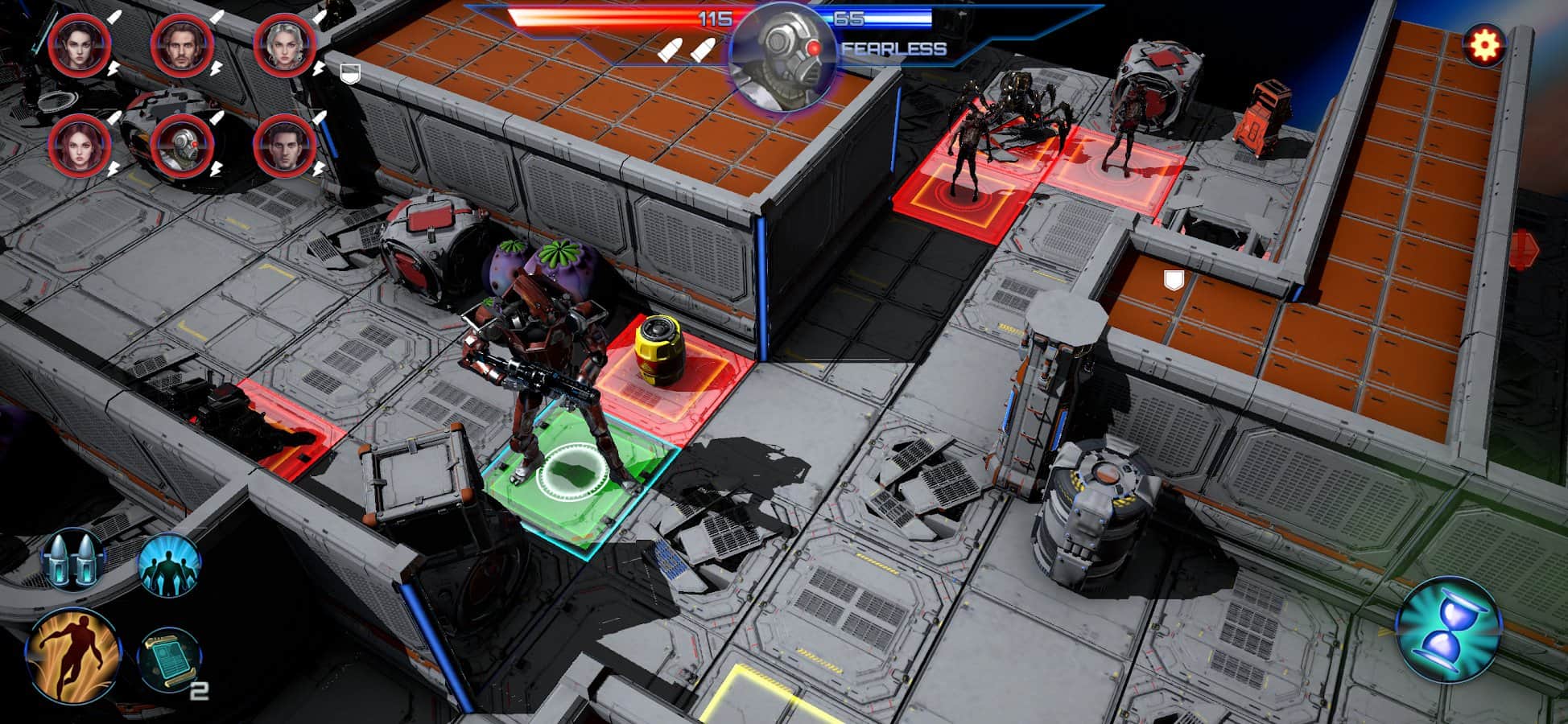Activate the squad silhouettes ability
Viewport: 1568px width, 724px height.
coord(169,566)
